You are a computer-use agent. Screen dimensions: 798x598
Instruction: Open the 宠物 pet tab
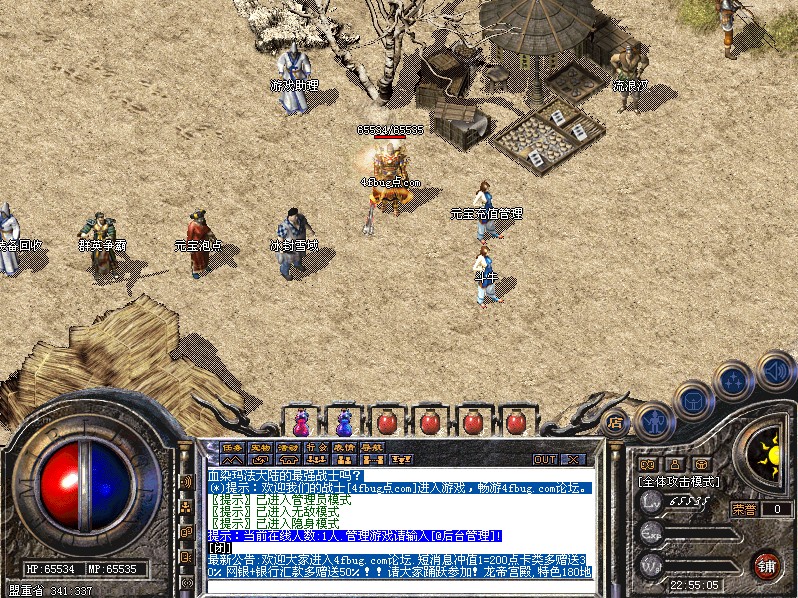click(x=260, y=446)
